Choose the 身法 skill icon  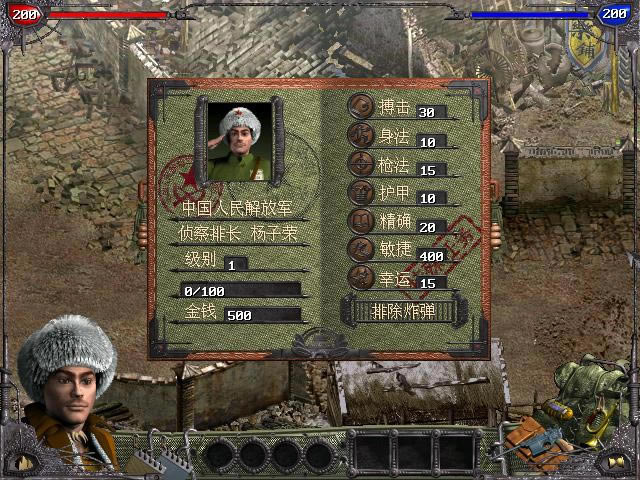click(x=360, y=136)
